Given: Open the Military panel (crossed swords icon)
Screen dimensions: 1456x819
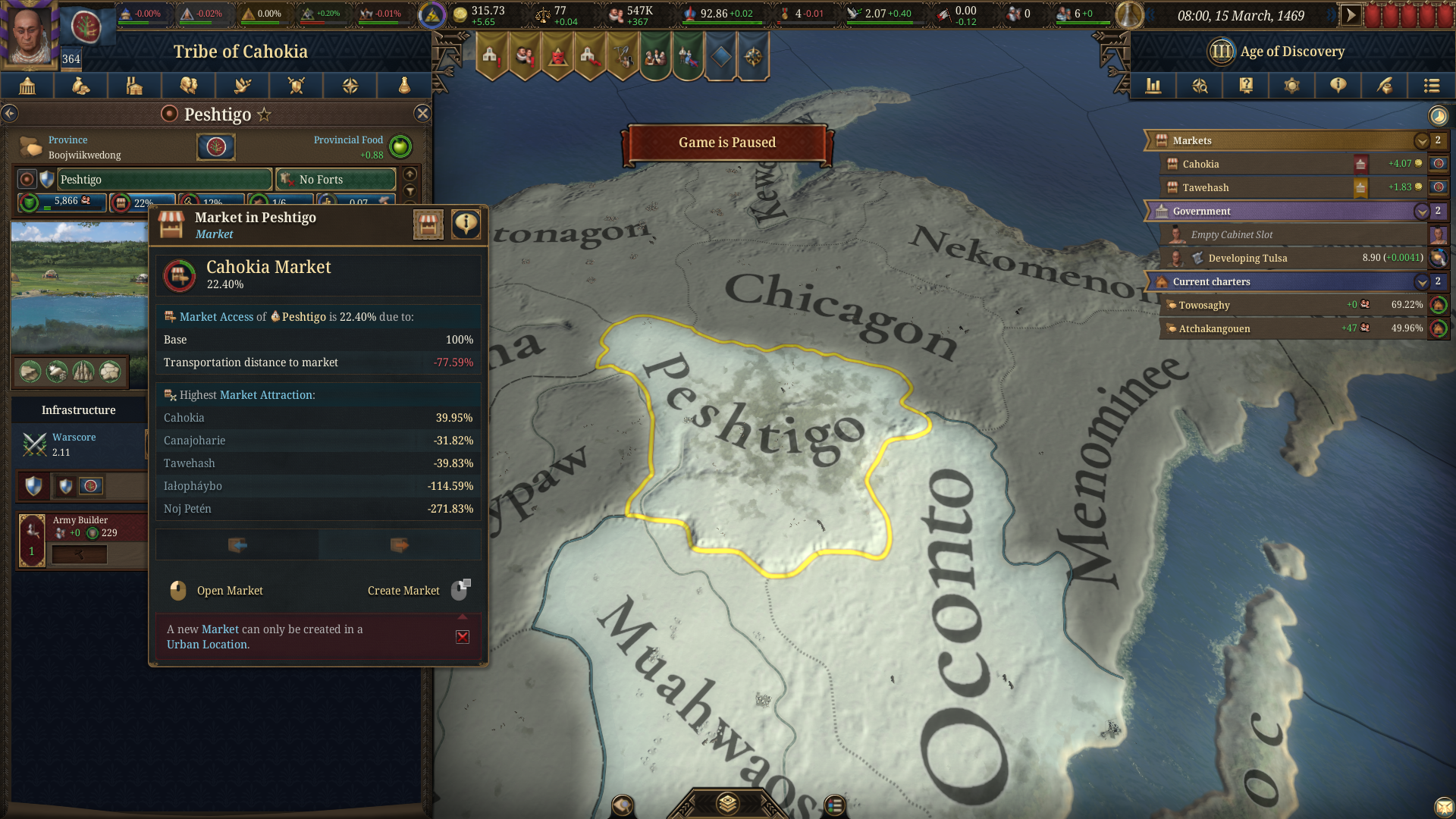Looking at the screenshot, I should (296, 86).
